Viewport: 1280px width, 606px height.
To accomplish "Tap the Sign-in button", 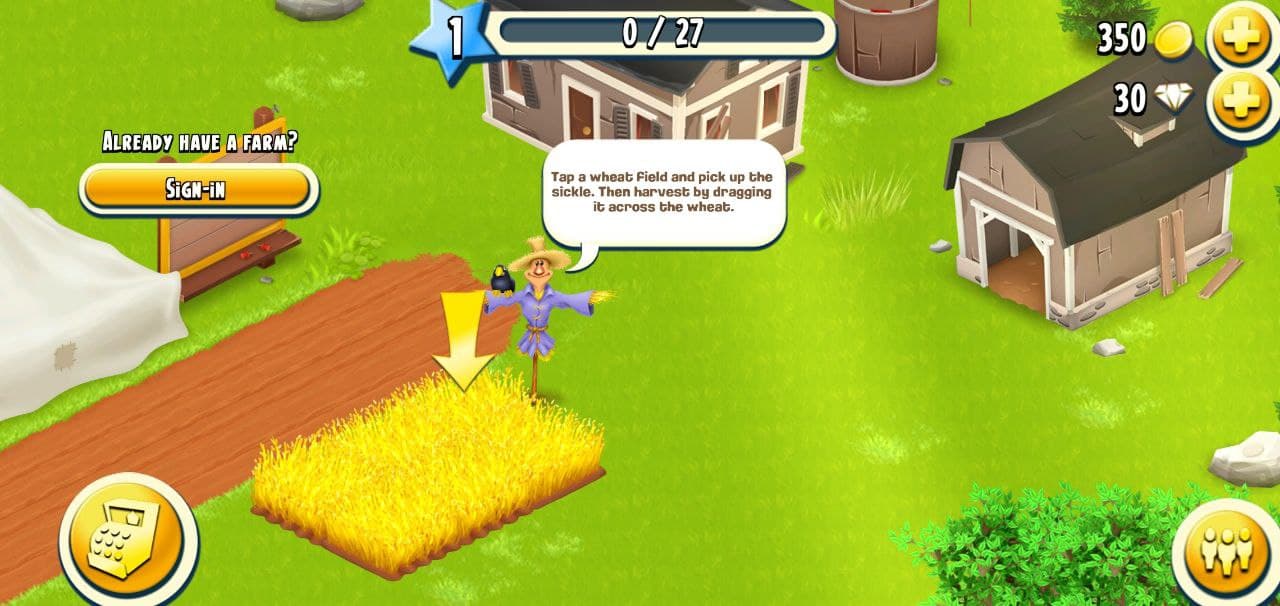I will tap(197, 188).
